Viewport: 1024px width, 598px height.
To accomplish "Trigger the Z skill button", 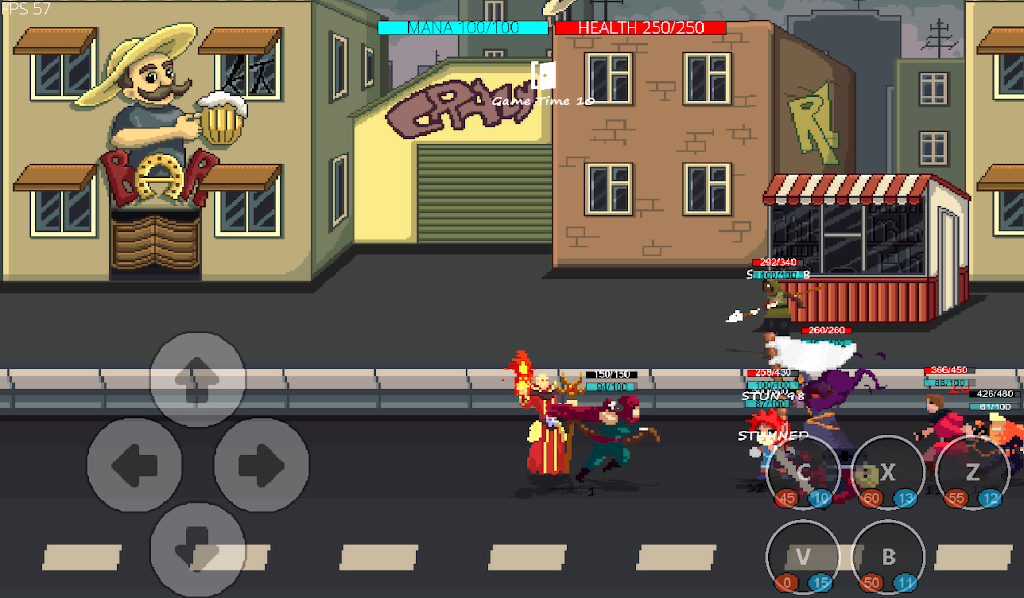I will [972, 472].
